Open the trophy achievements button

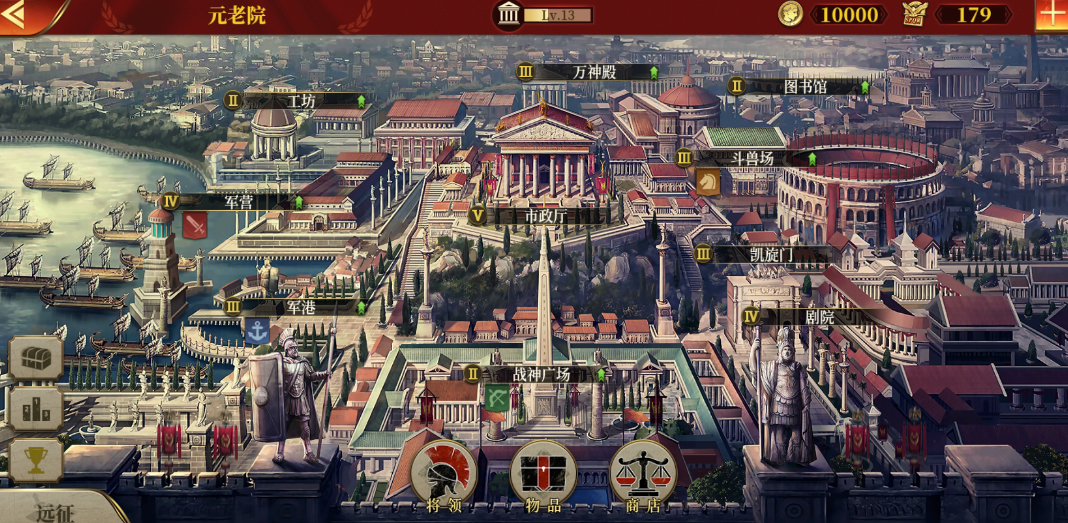pos(36,459)
